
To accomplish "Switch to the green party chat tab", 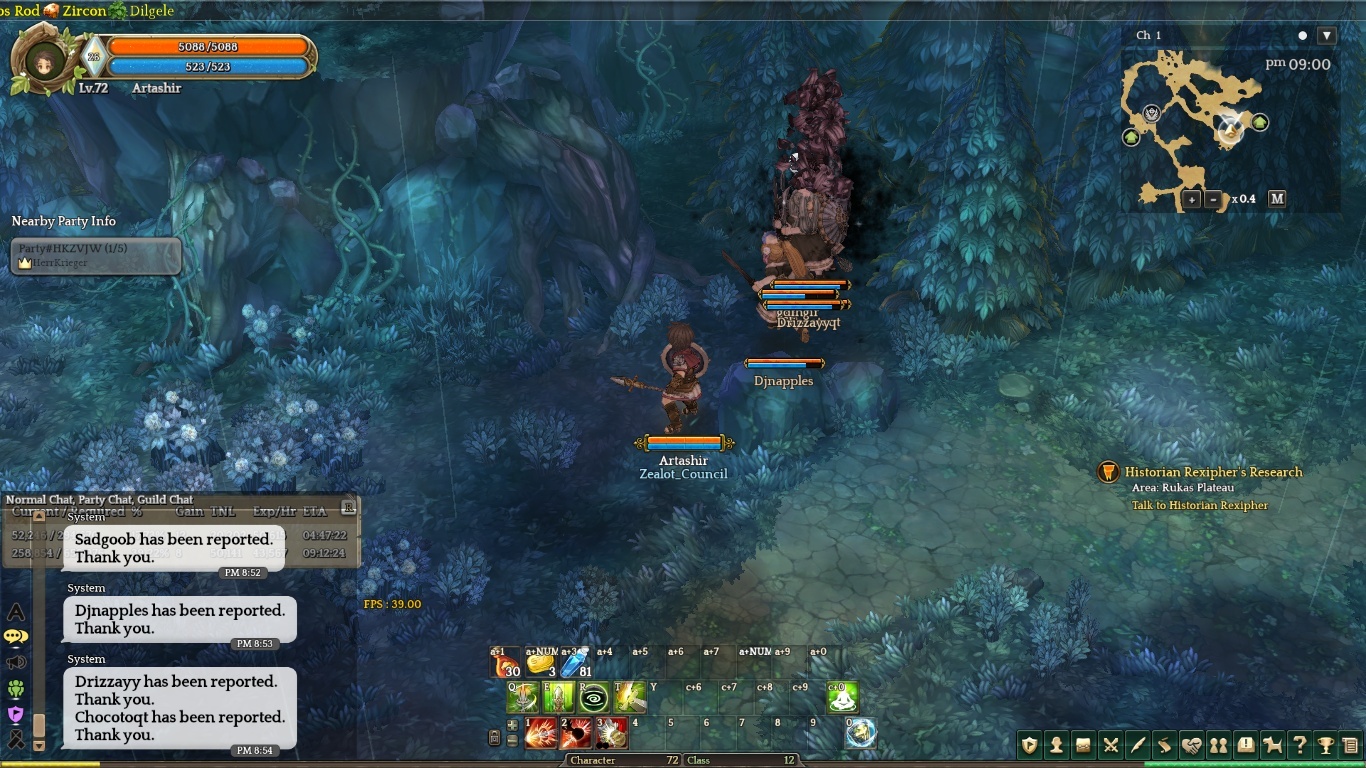I will click(x=15, y=688).
